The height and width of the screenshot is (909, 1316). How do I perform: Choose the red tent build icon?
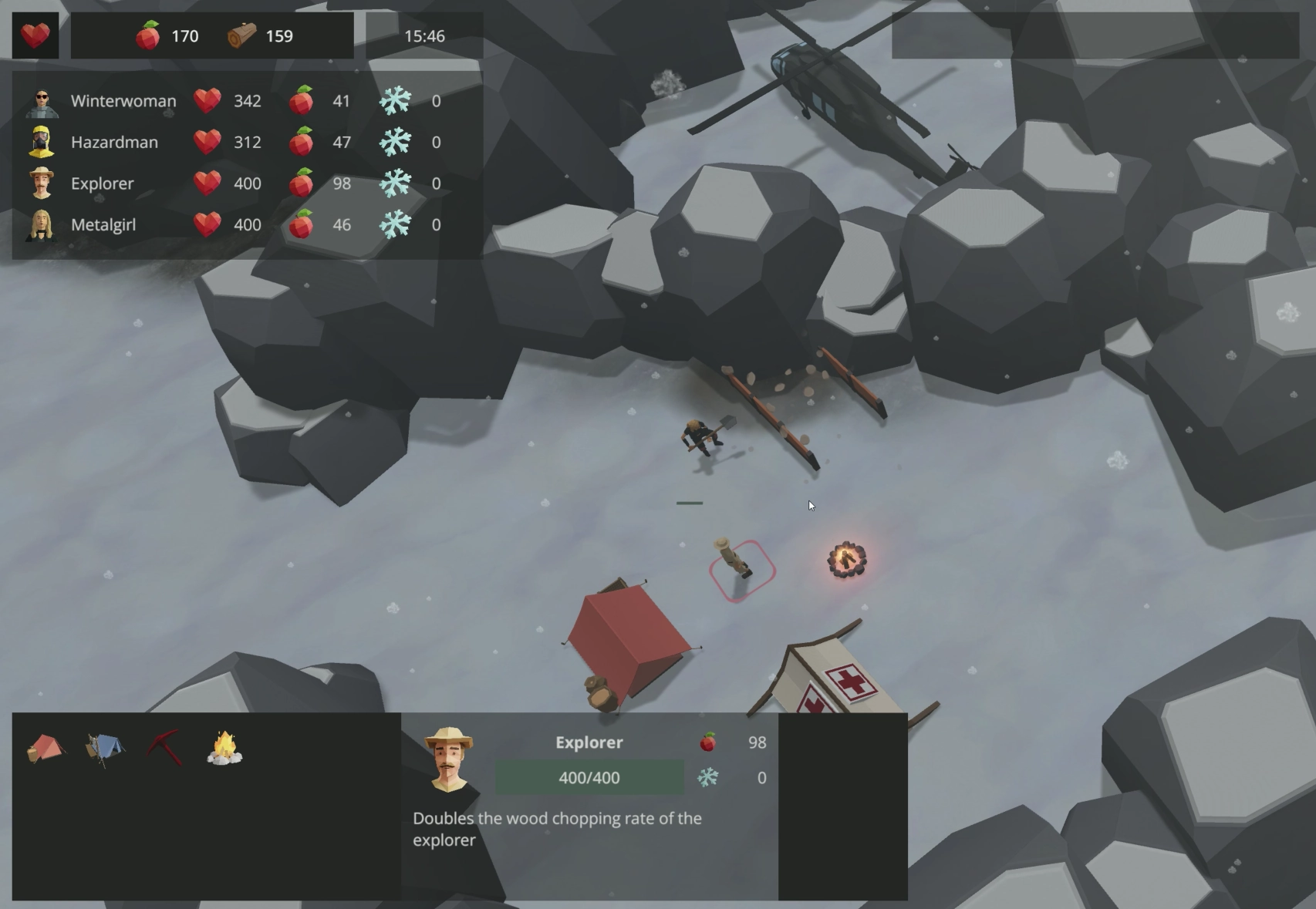click(46, 748)
